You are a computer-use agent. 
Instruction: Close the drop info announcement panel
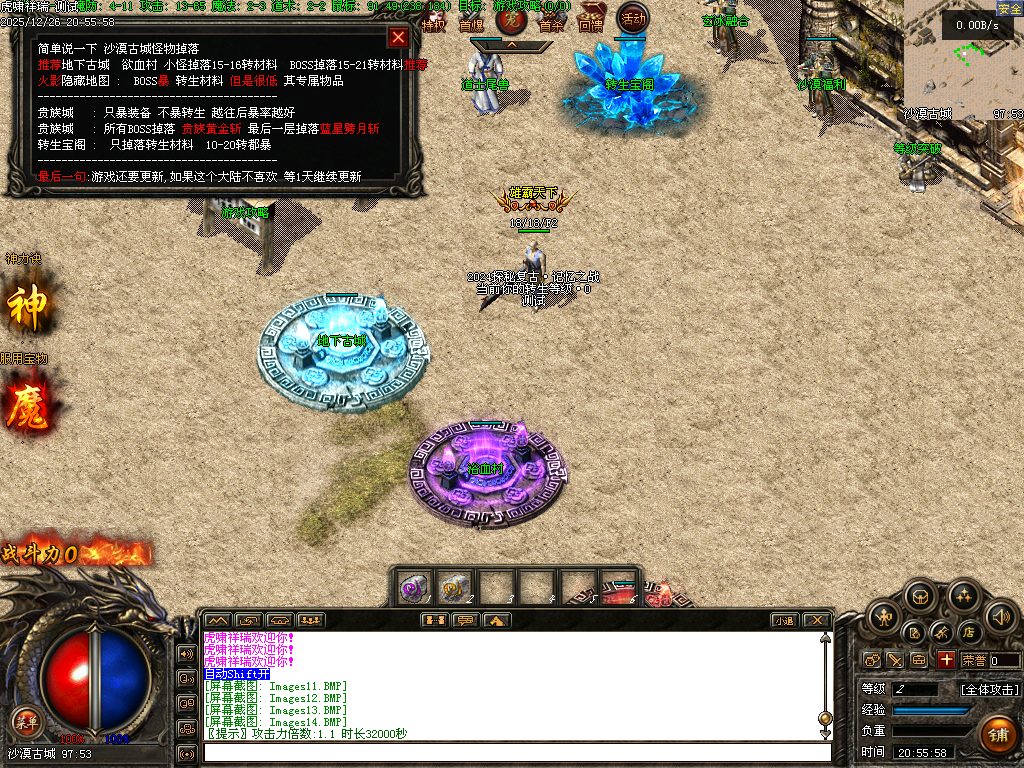pyautogui.click(x=398, y=38)
